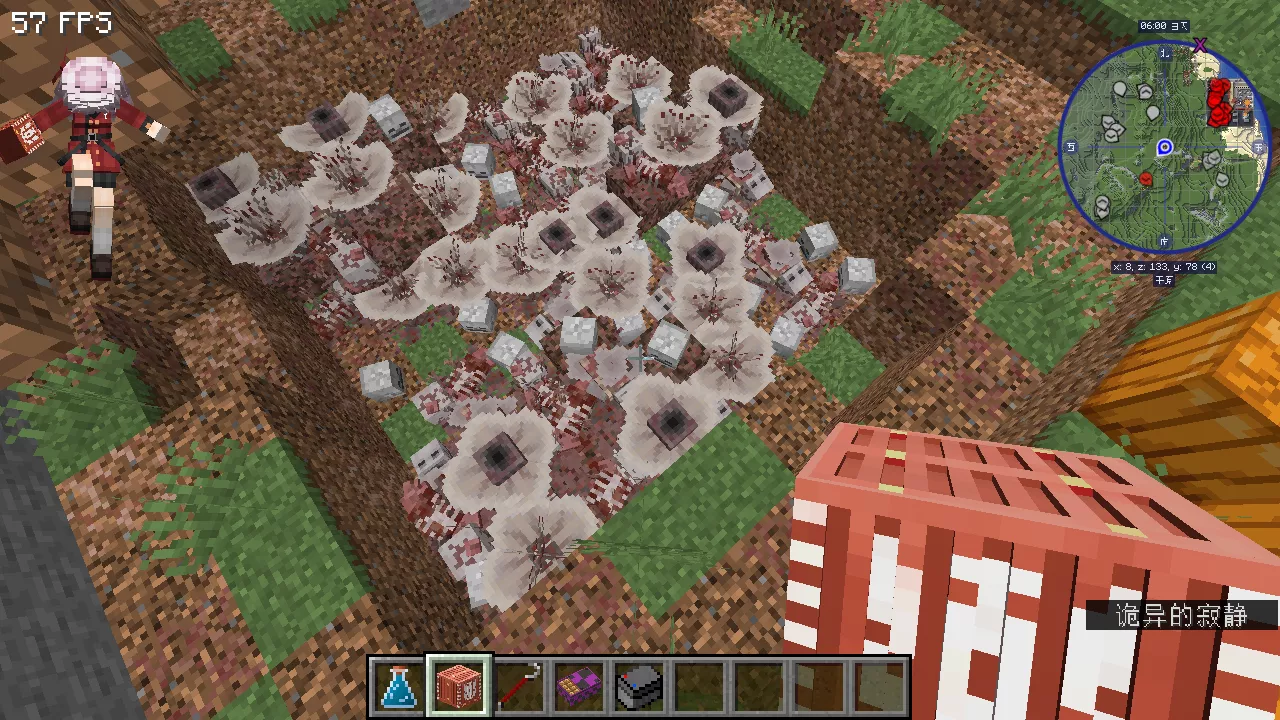Screen dimensions: 1280x720
Task: Select the purple checkered block hotbar slot
Action: point(579,687)
